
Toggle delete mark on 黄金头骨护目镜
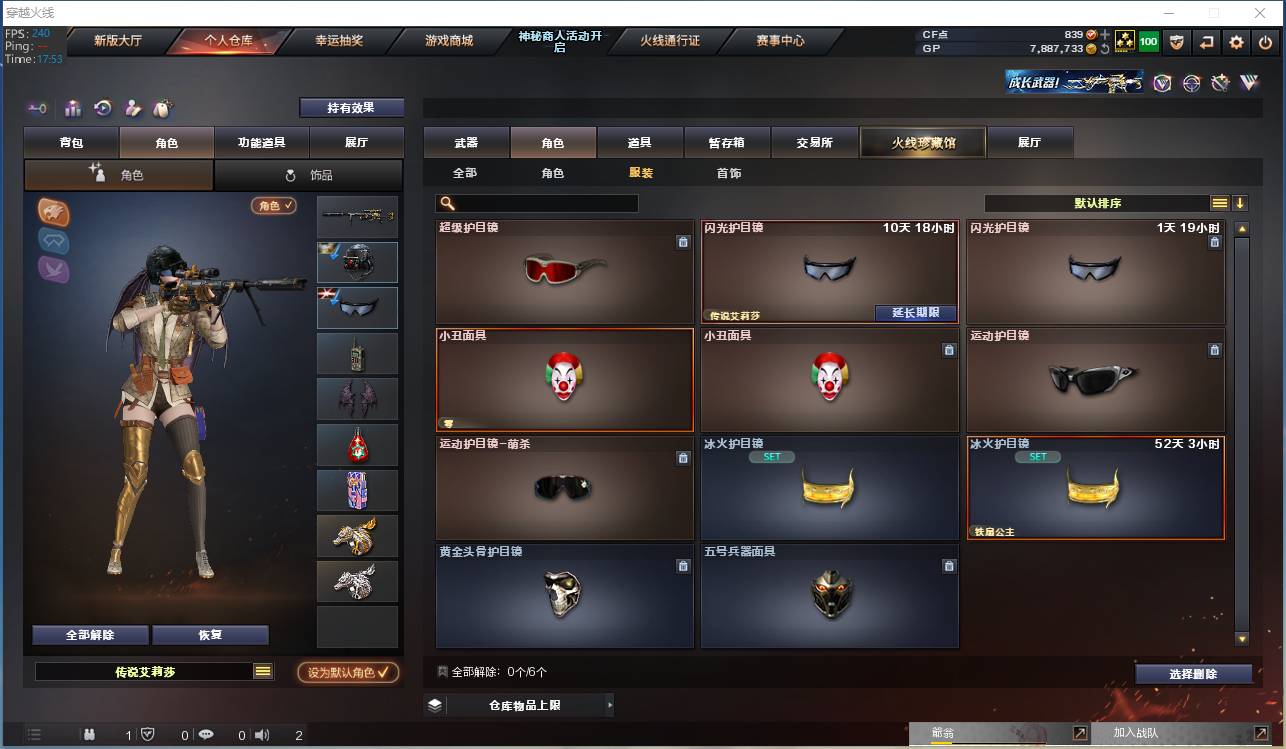pos(684,566)
